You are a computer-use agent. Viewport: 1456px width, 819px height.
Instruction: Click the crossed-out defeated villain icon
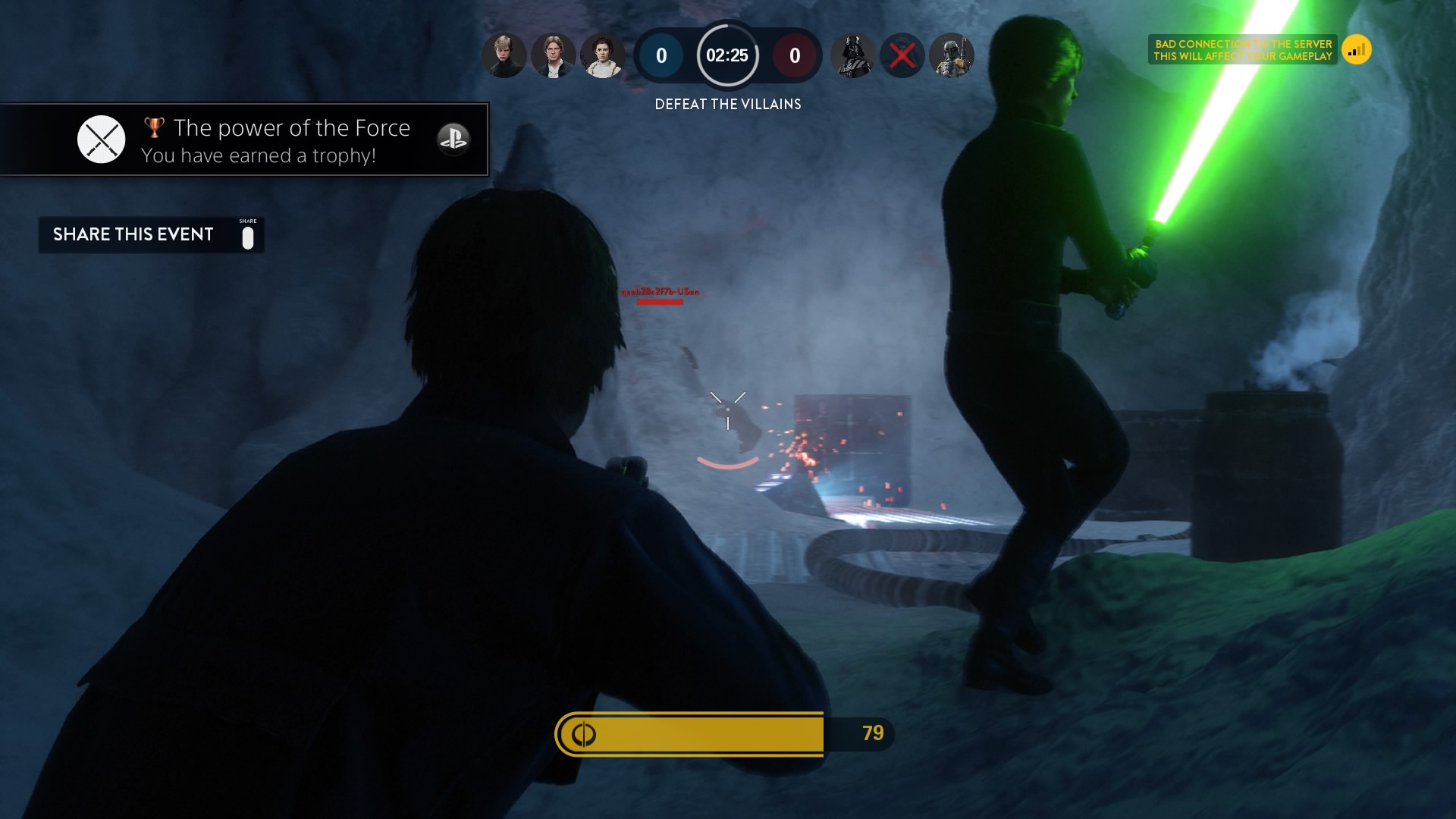point(903,55)
